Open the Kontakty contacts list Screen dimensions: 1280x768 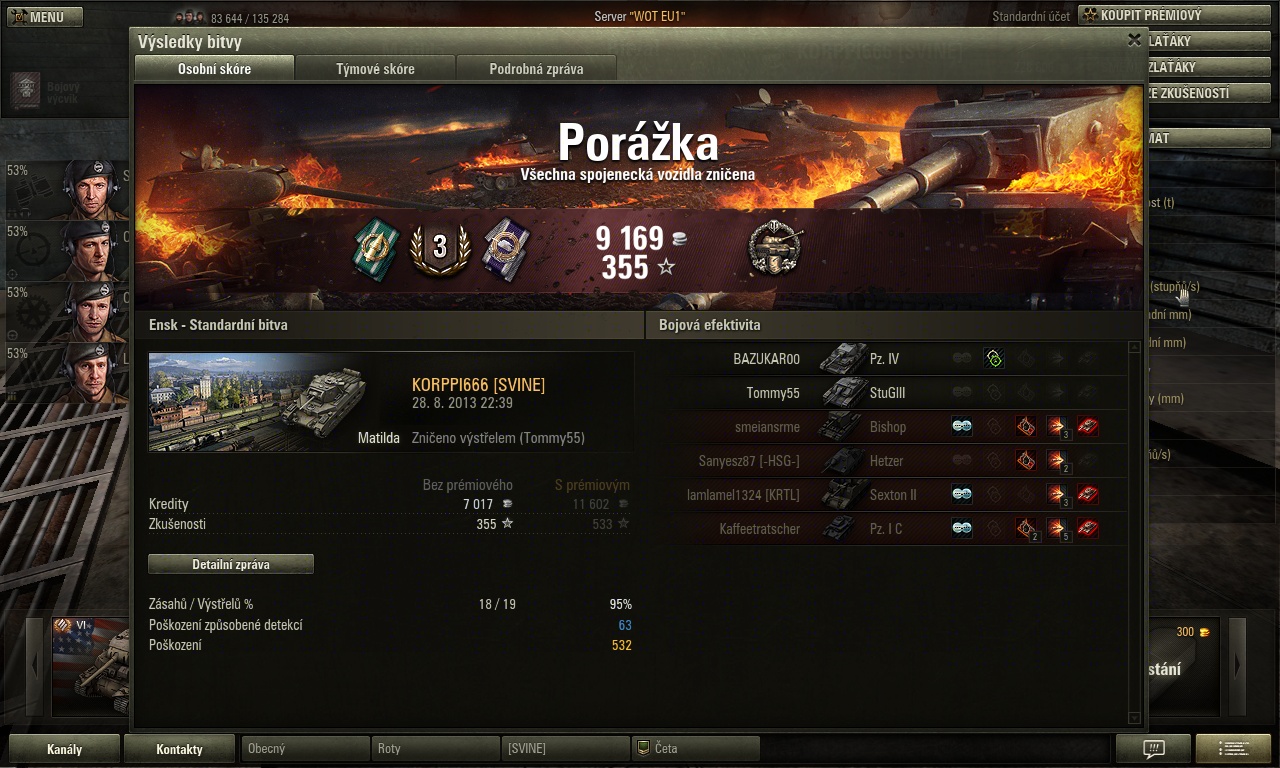(x=179, y=748)
